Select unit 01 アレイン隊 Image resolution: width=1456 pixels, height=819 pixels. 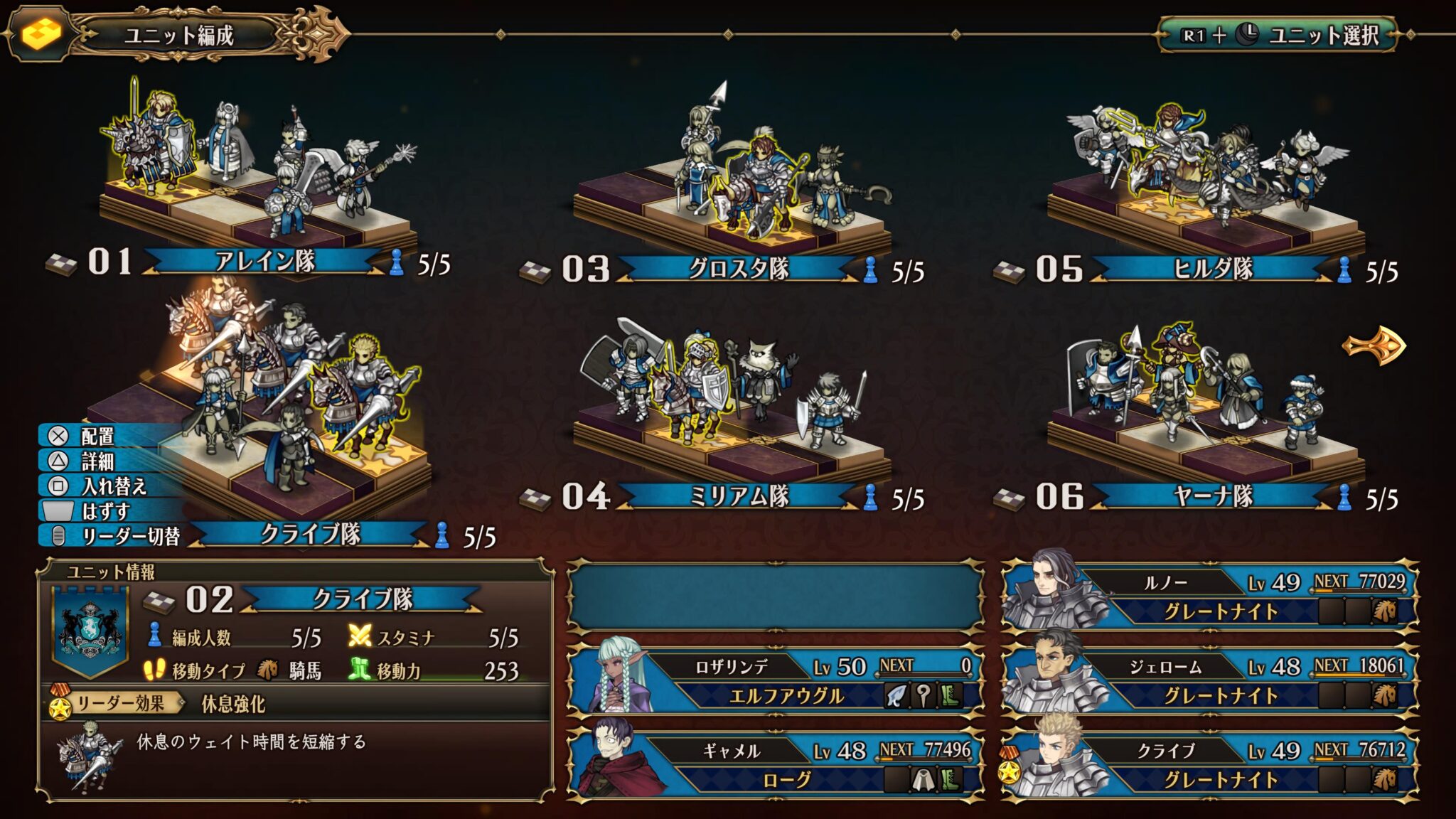(x=264, y=261)
